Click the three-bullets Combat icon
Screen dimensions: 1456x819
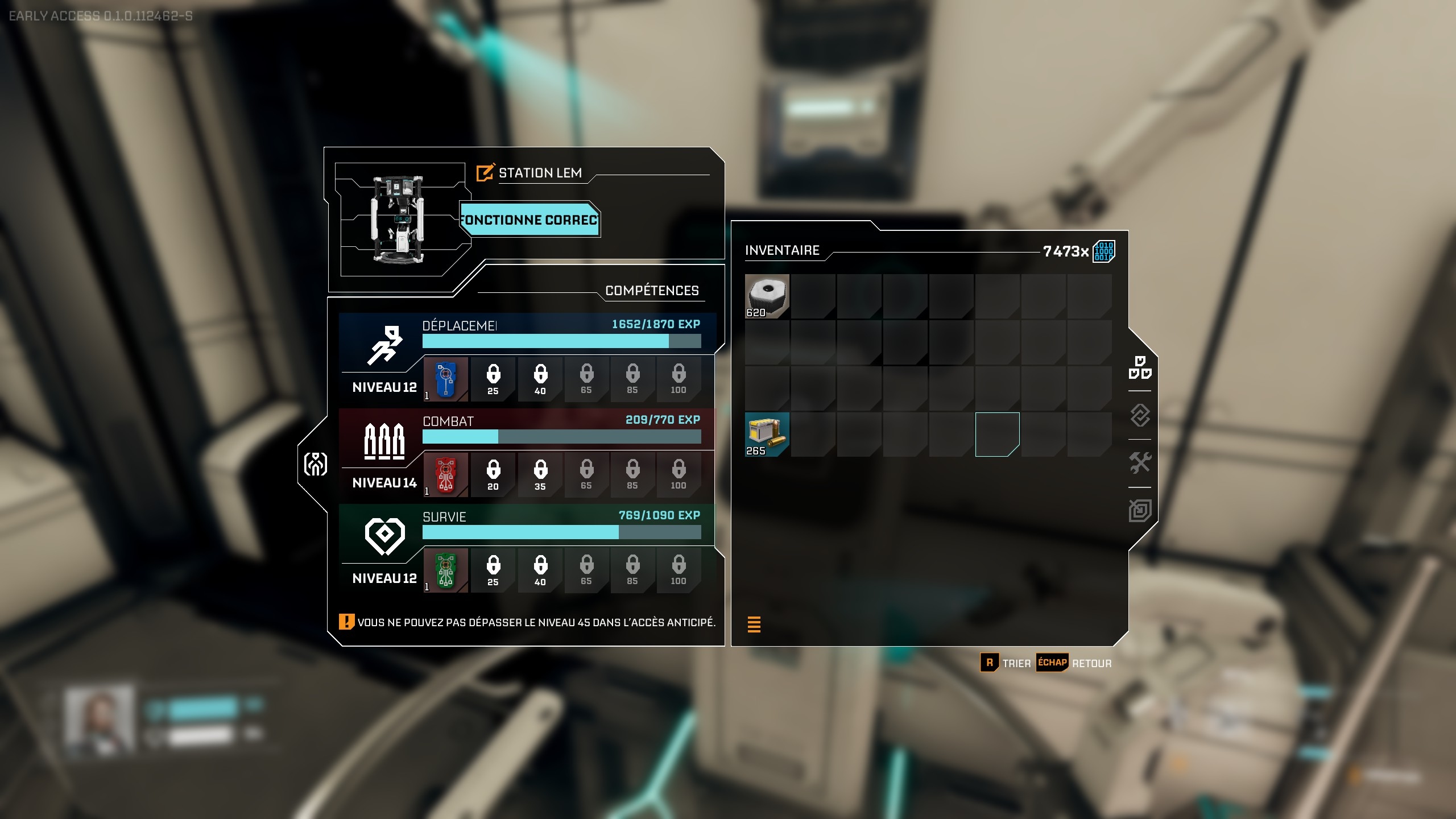pos(384,441)
